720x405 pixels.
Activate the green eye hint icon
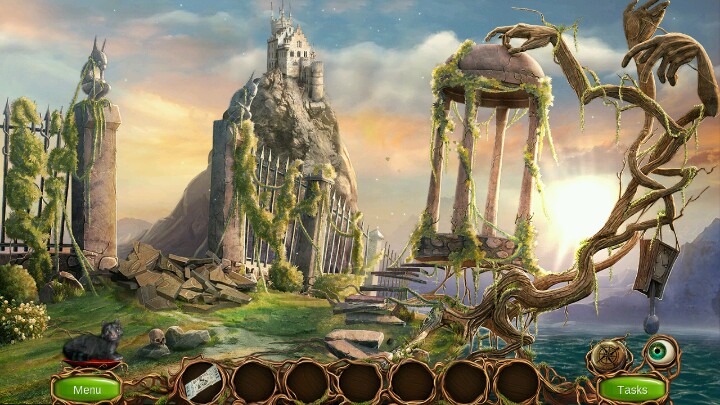(x=658, y=352)
